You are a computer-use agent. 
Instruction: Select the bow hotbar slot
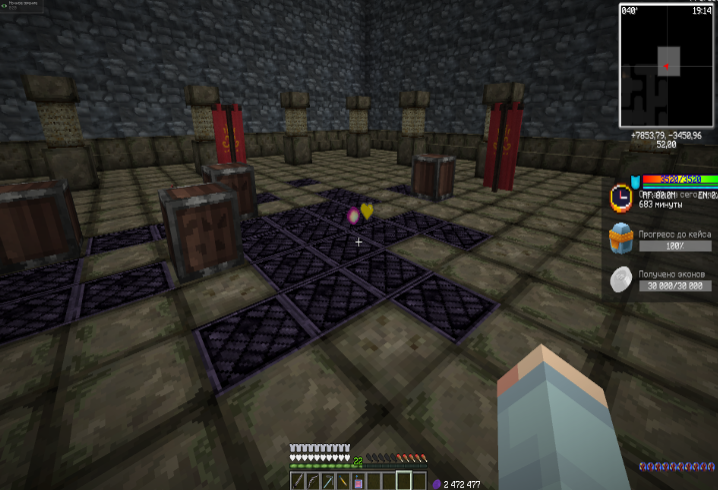311,482
